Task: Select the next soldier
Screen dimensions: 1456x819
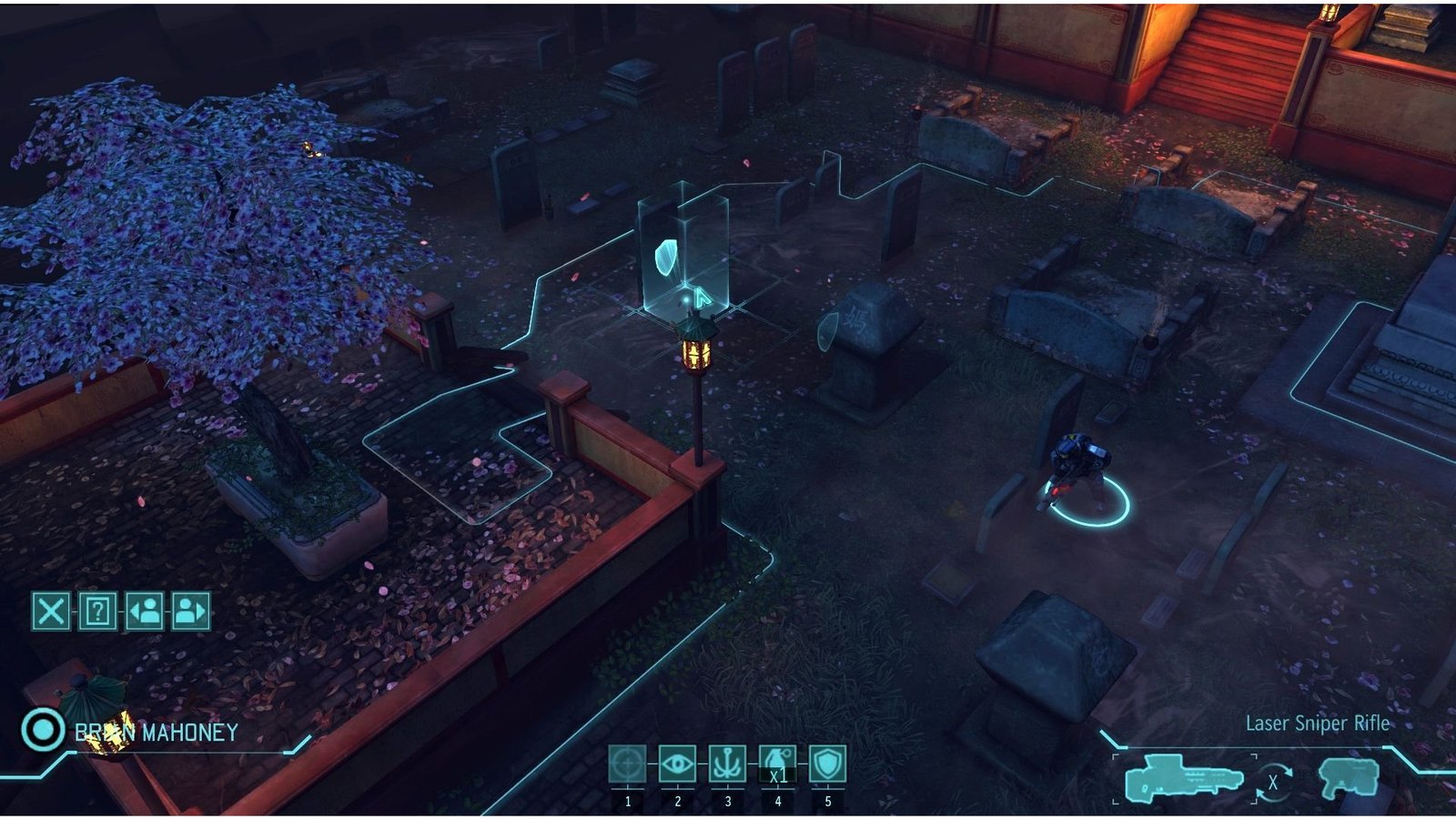Action: 190,611
